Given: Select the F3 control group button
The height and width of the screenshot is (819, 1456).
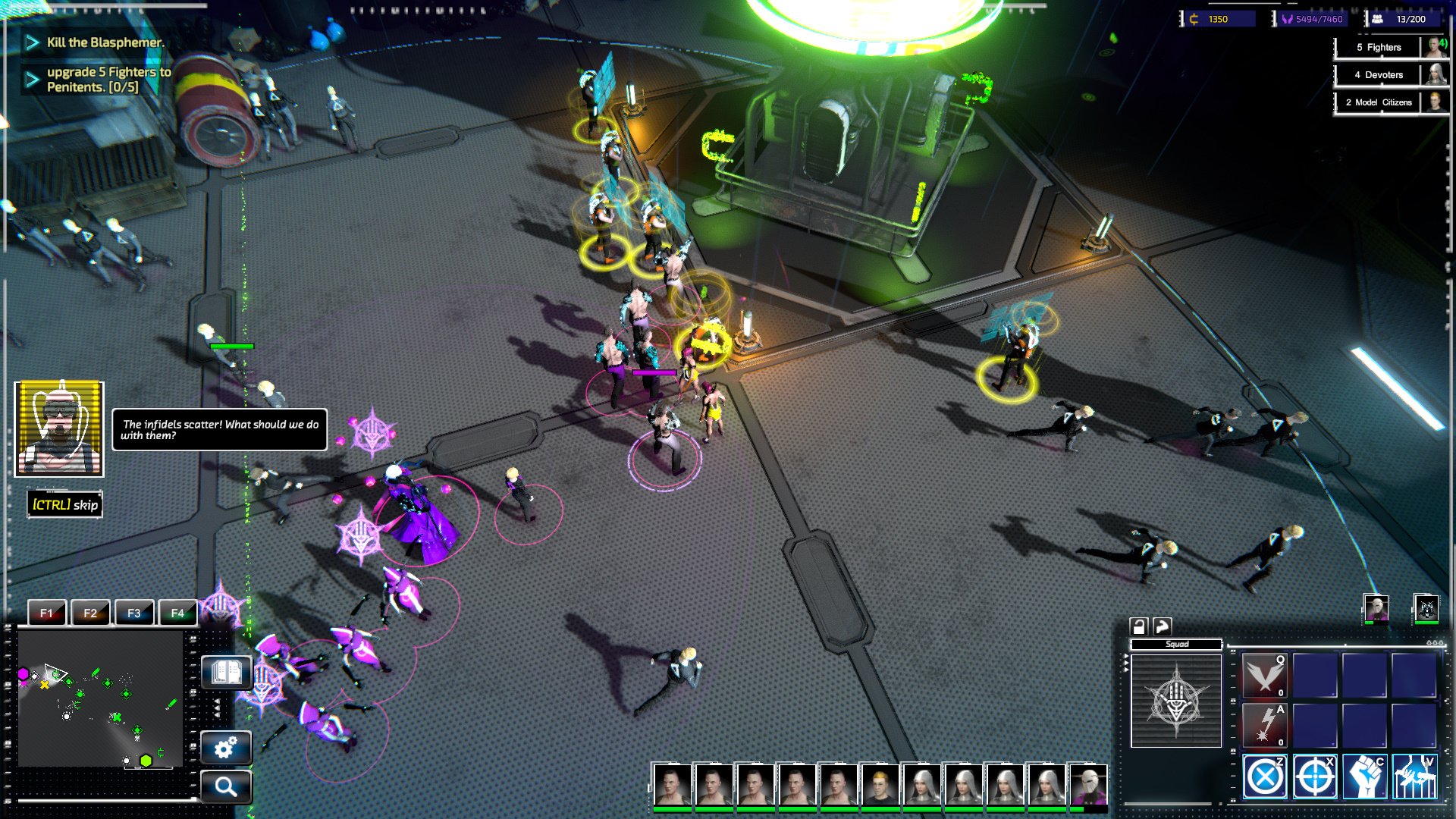Looking at the screenshot, I should coord(134,613).
